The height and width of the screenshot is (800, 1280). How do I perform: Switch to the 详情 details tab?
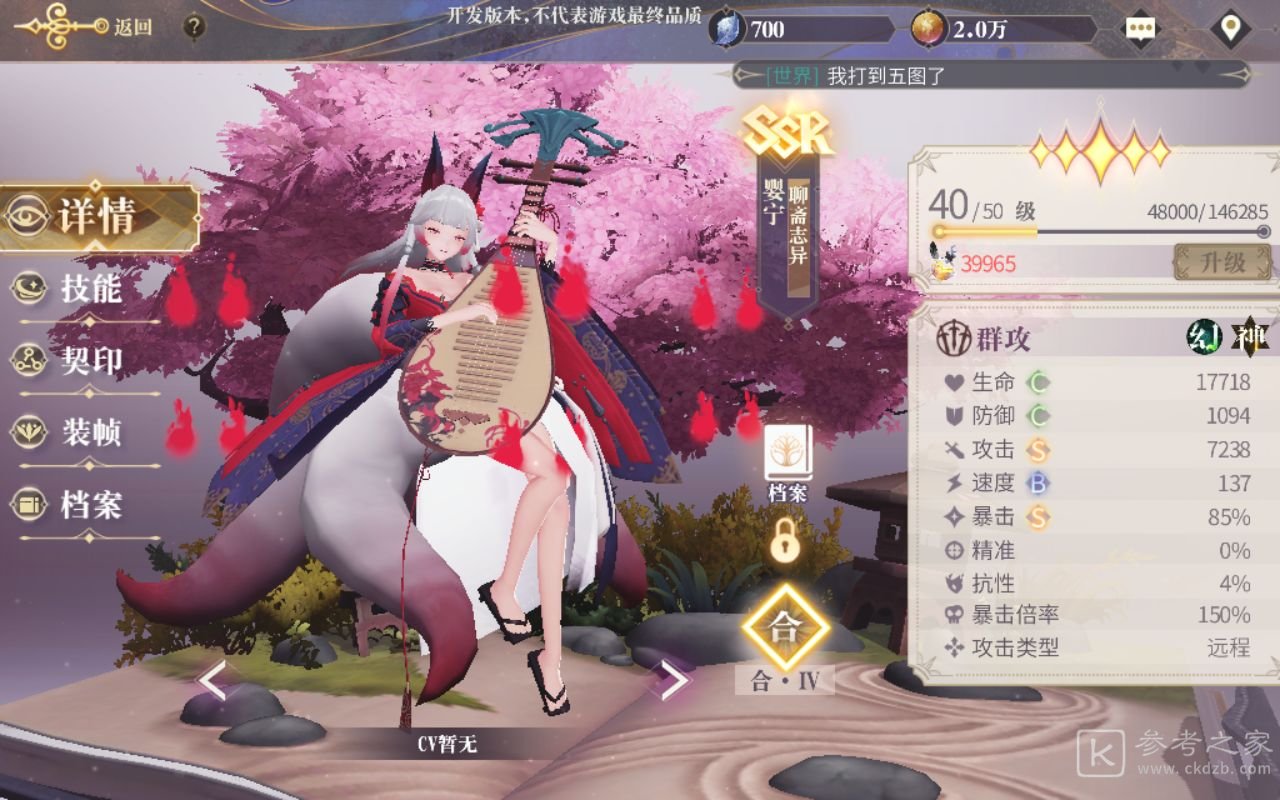(x=95, y=217)
